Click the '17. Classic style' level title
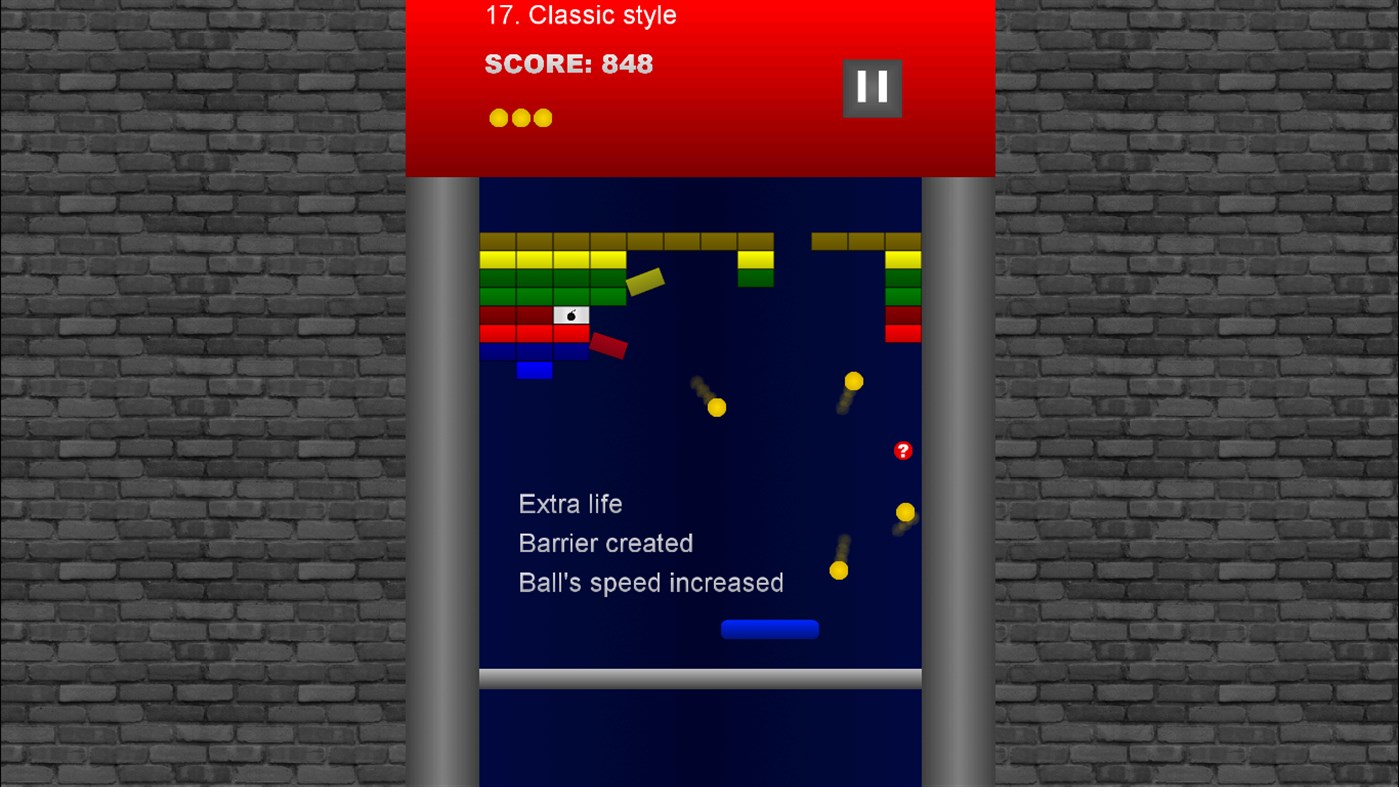The height and width of the screenshot is (787, 1399). tap(581, 15)
